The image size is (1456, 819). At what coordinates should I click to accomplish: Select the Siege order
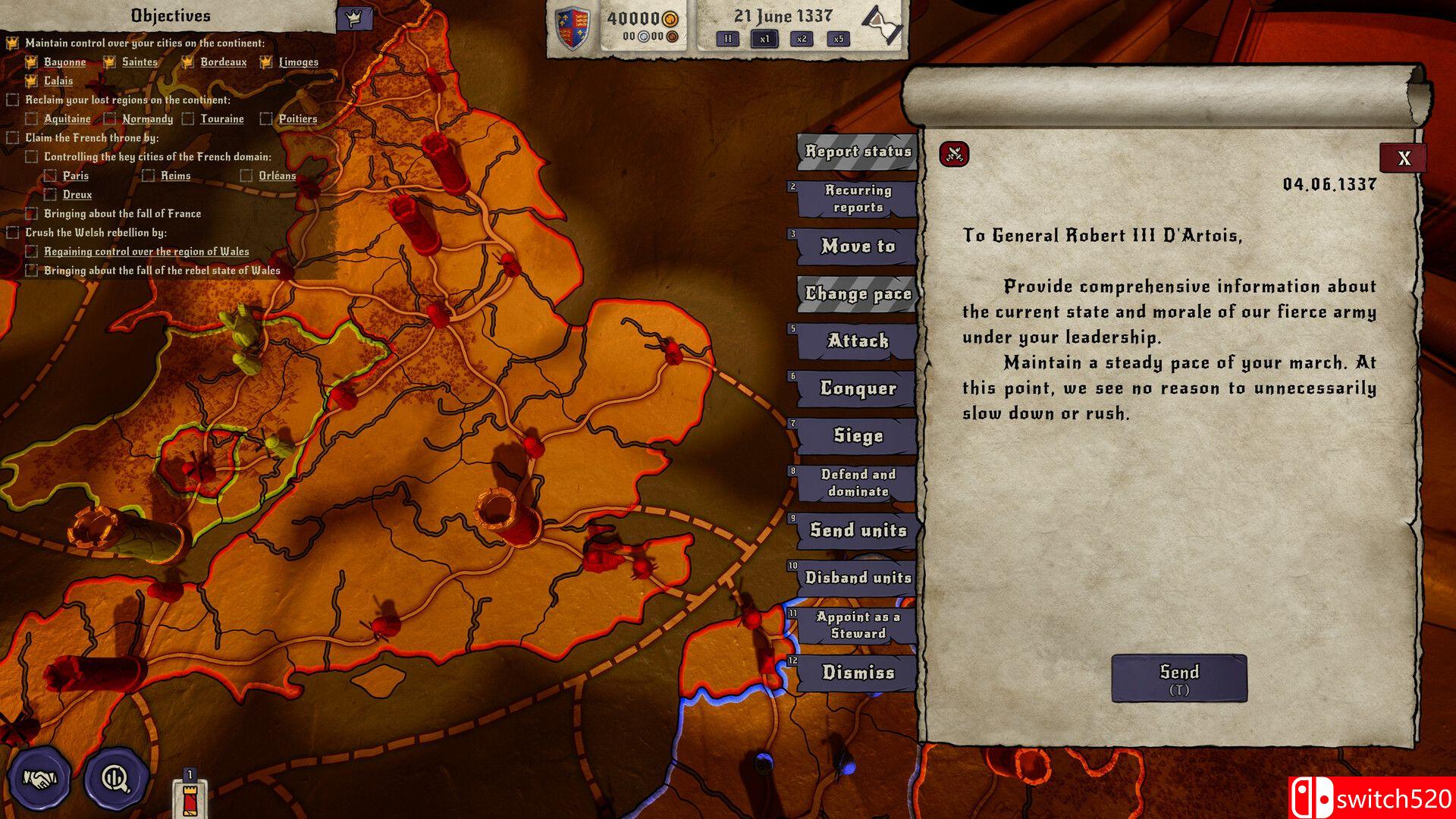pos(858,436)
